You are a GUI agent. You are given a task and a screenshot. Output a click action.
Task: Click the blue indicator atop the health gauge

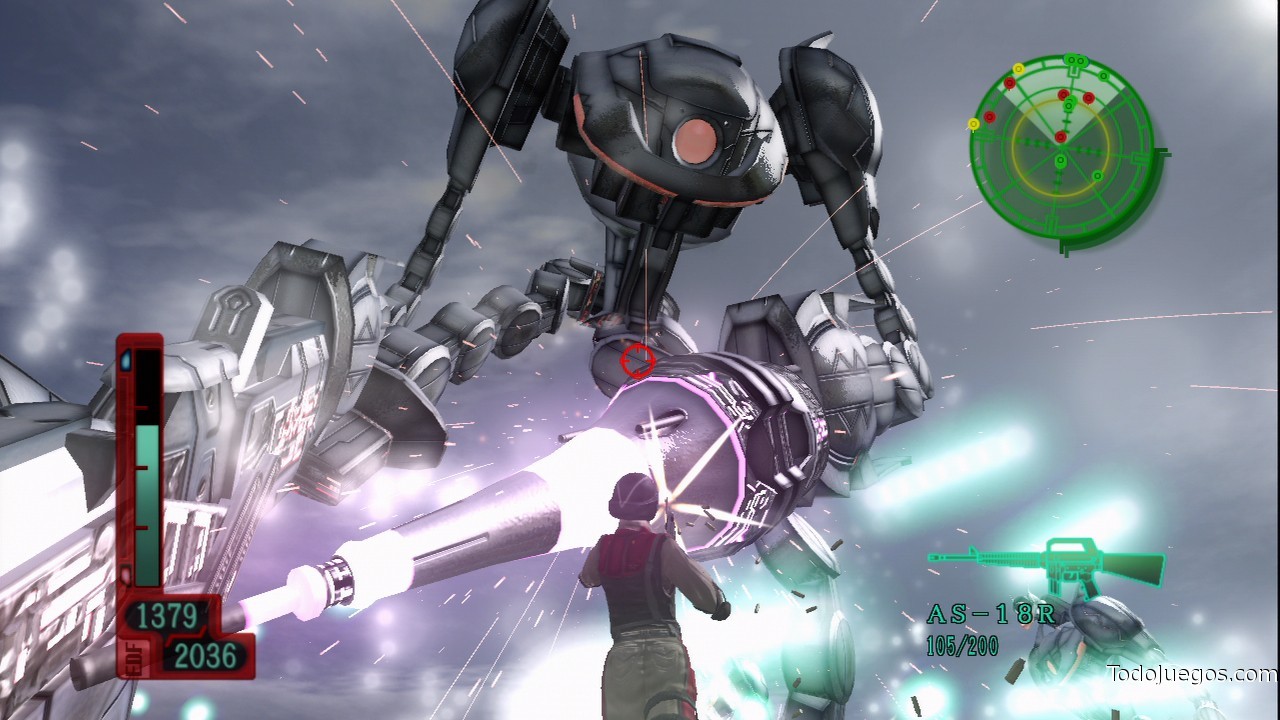pyautogui.click(x=127, y=358)
